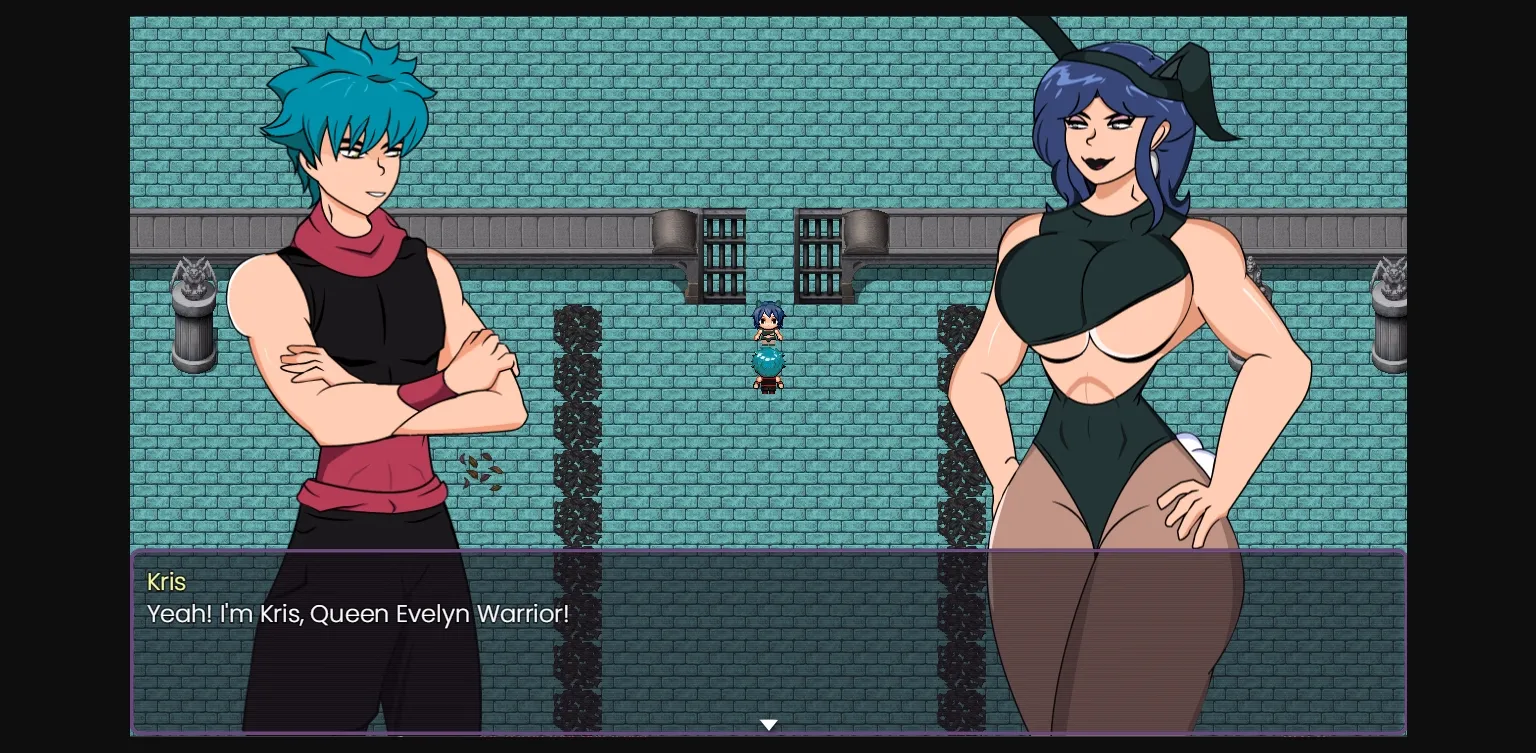The height and width of the screenshot is (753, 1536).
Task: Click the dialogue continue arrow at the bottom
Action: tap(768, 724)
